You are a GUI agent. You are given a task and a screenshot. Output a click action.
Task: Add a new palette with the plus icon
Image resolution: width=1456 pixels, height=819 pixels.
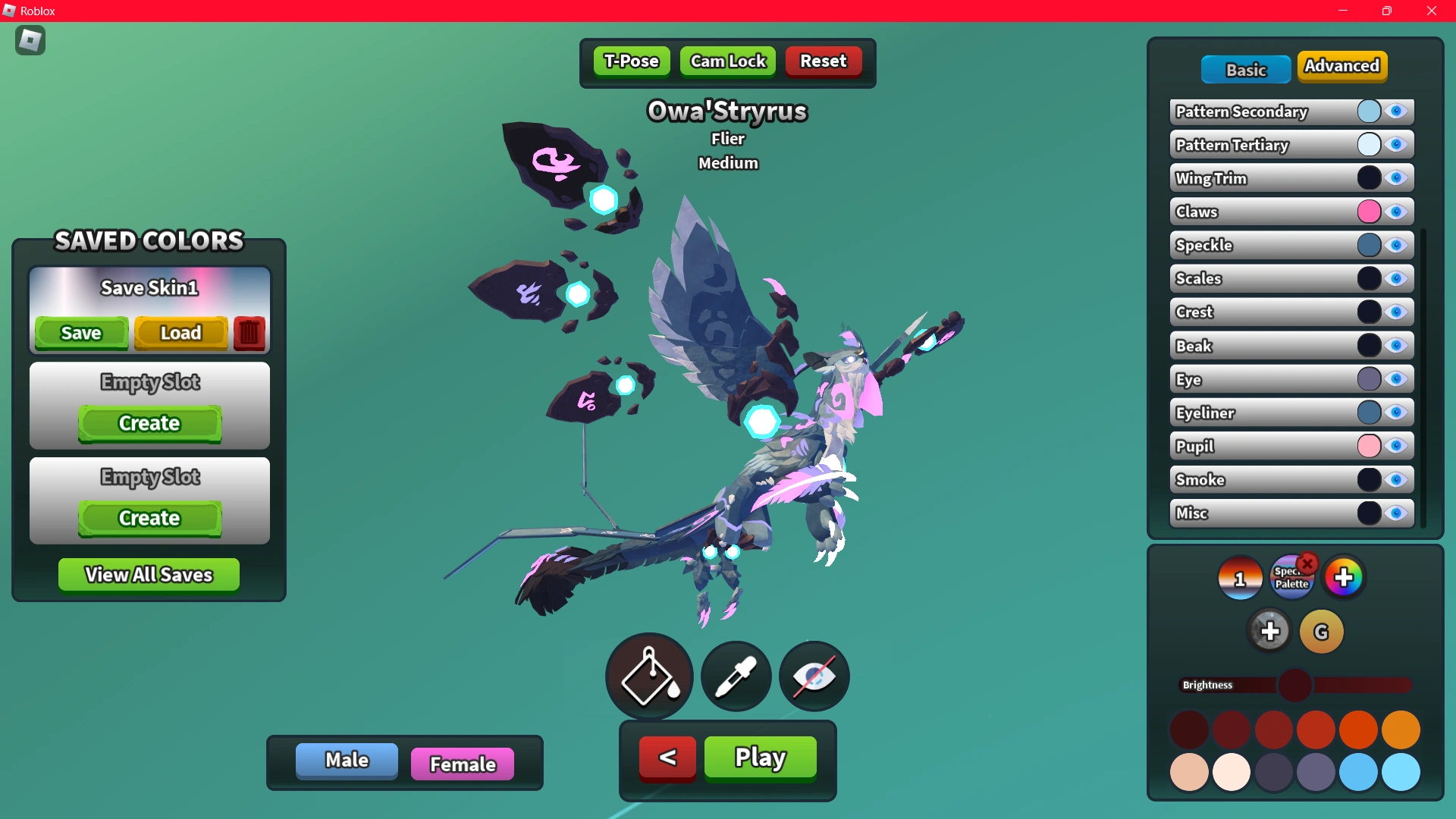click(1344, 576)
